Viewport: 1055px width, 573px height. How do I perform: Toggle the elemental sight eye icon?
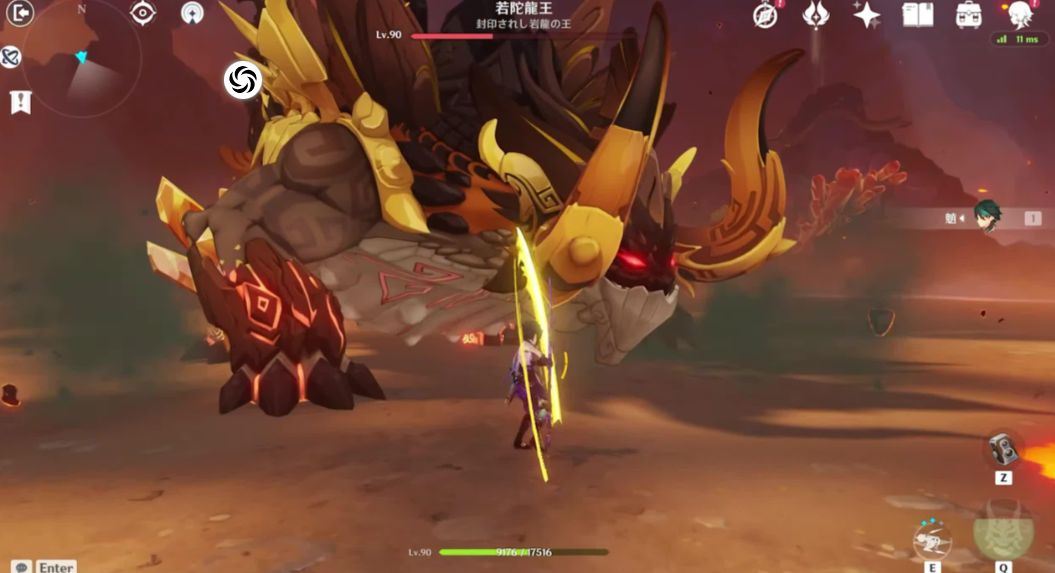click(144, 13)
